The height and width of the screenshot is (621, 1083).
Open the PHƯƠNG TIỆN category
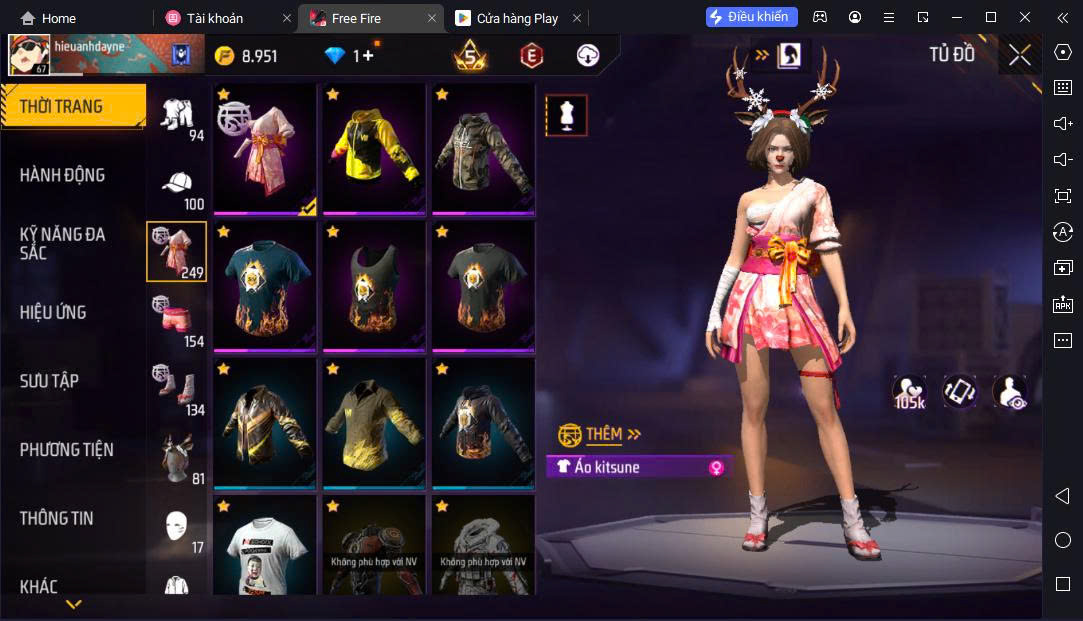click(66, 450)
